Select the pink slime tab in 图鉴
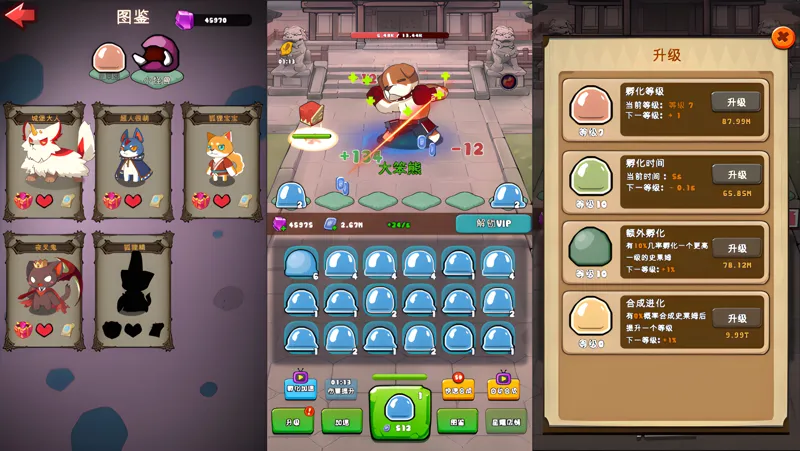800x451 pixels. pyautogui.click(x=109, y=58)
